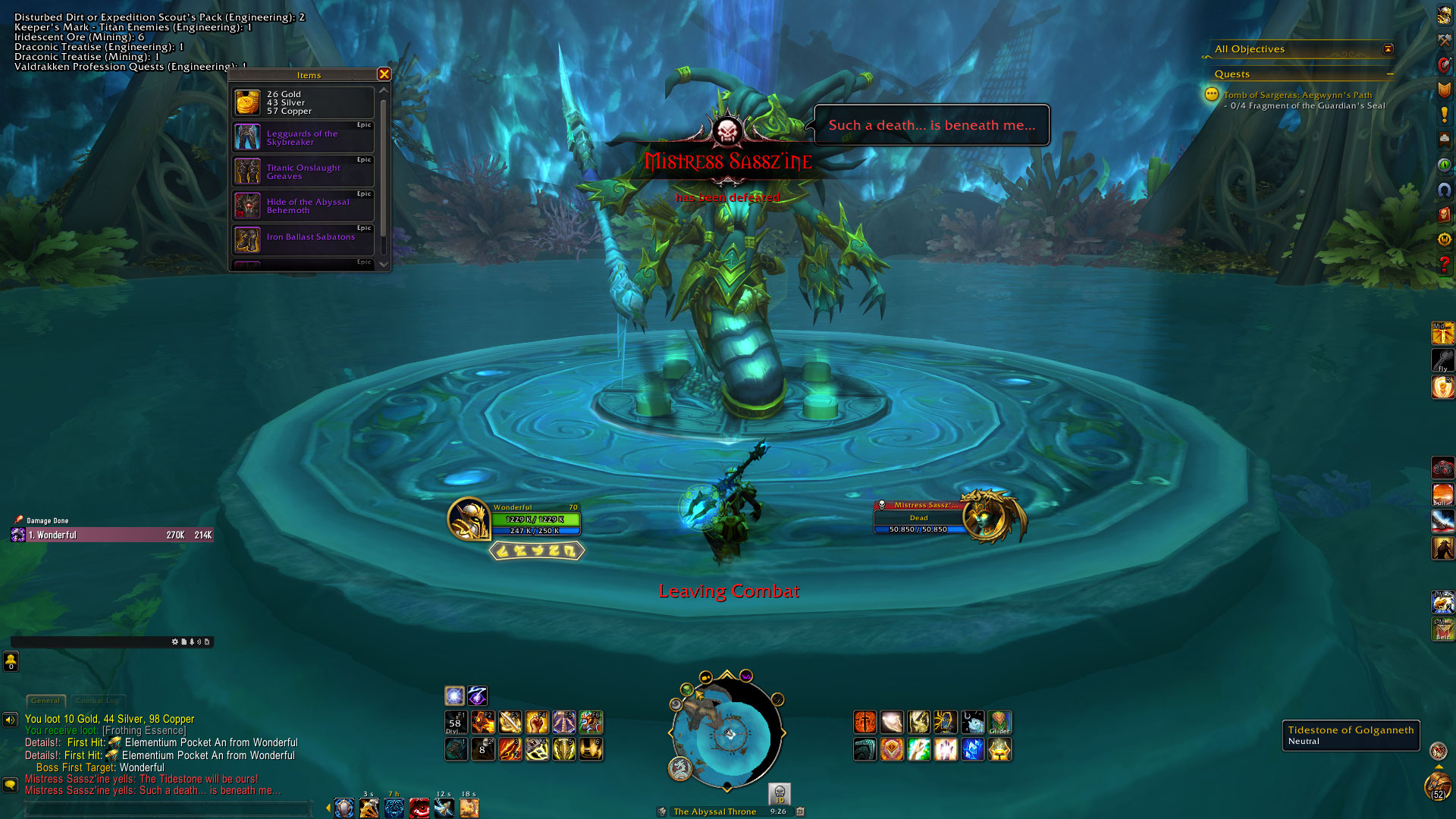Focus the chat input box
This screenshot has height=819, width=1456.
(167, 809)
